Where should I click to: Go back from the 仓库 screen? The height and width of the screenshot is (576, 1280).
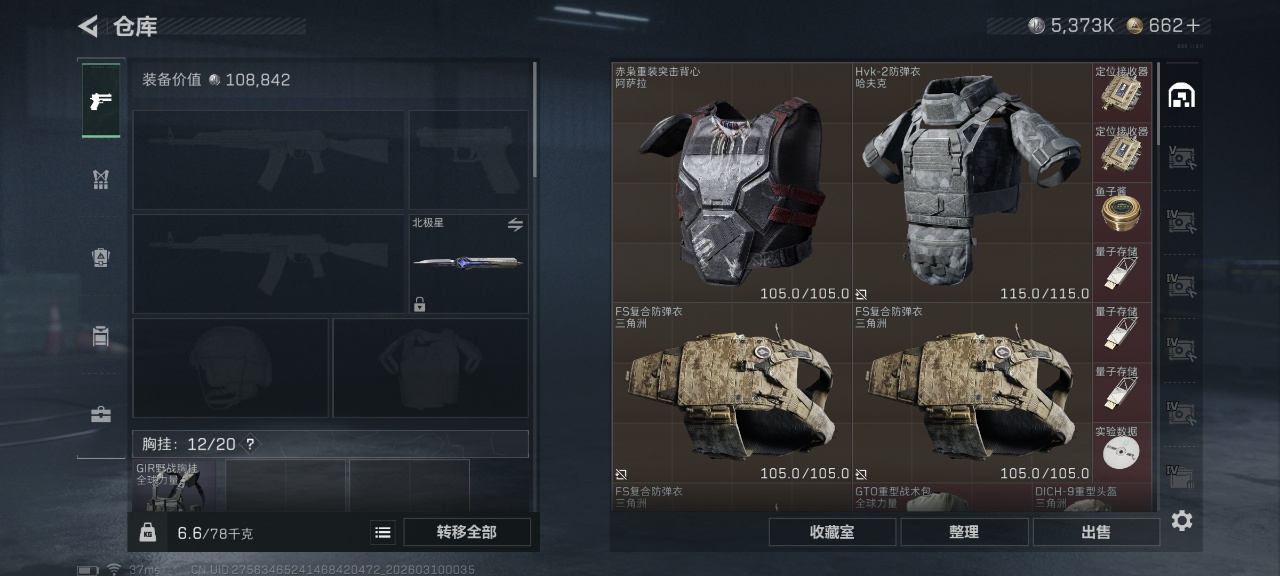point(89,26)
